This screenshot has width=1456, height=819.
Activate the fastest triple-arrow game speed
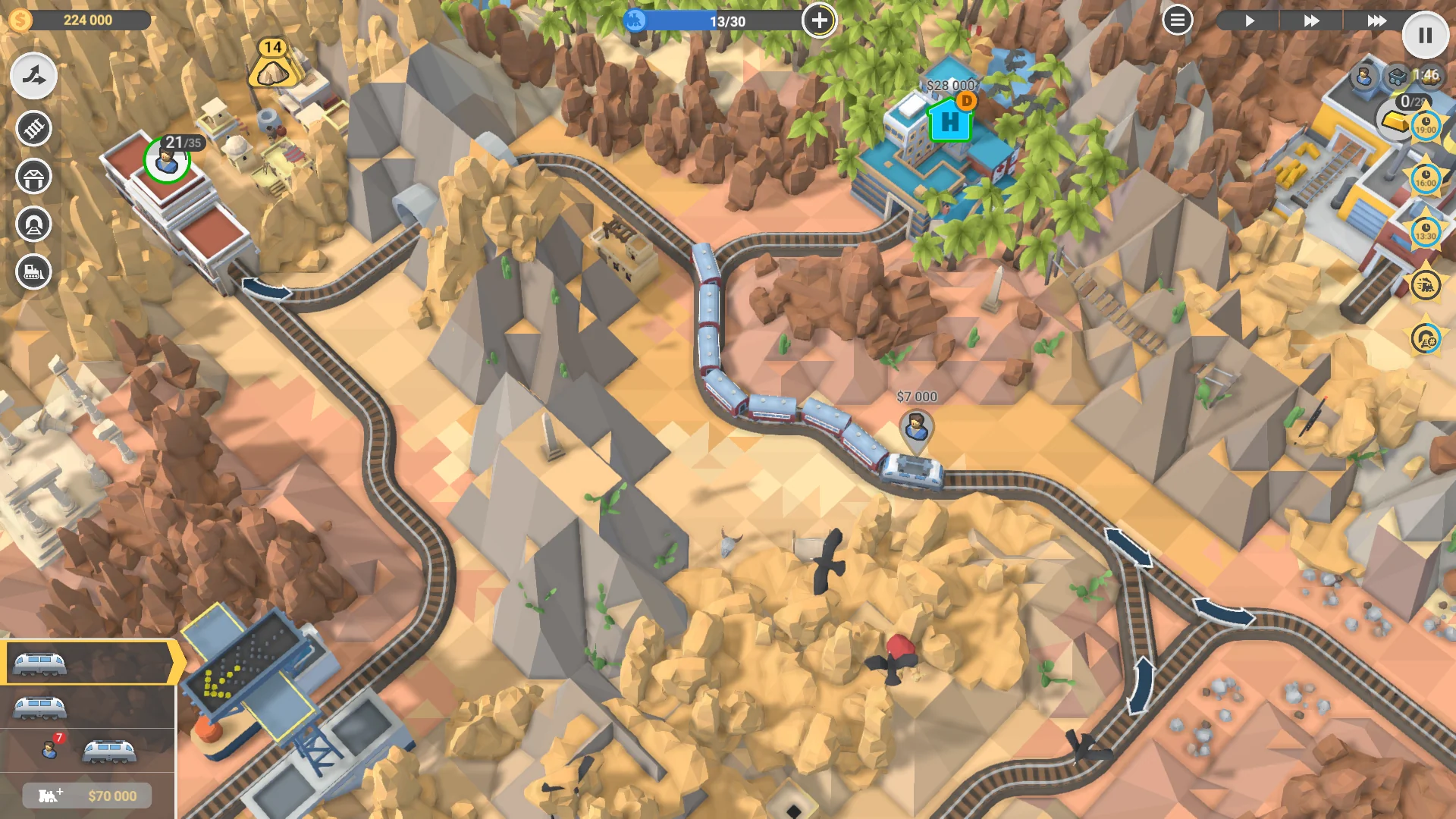coord(1378,21)
